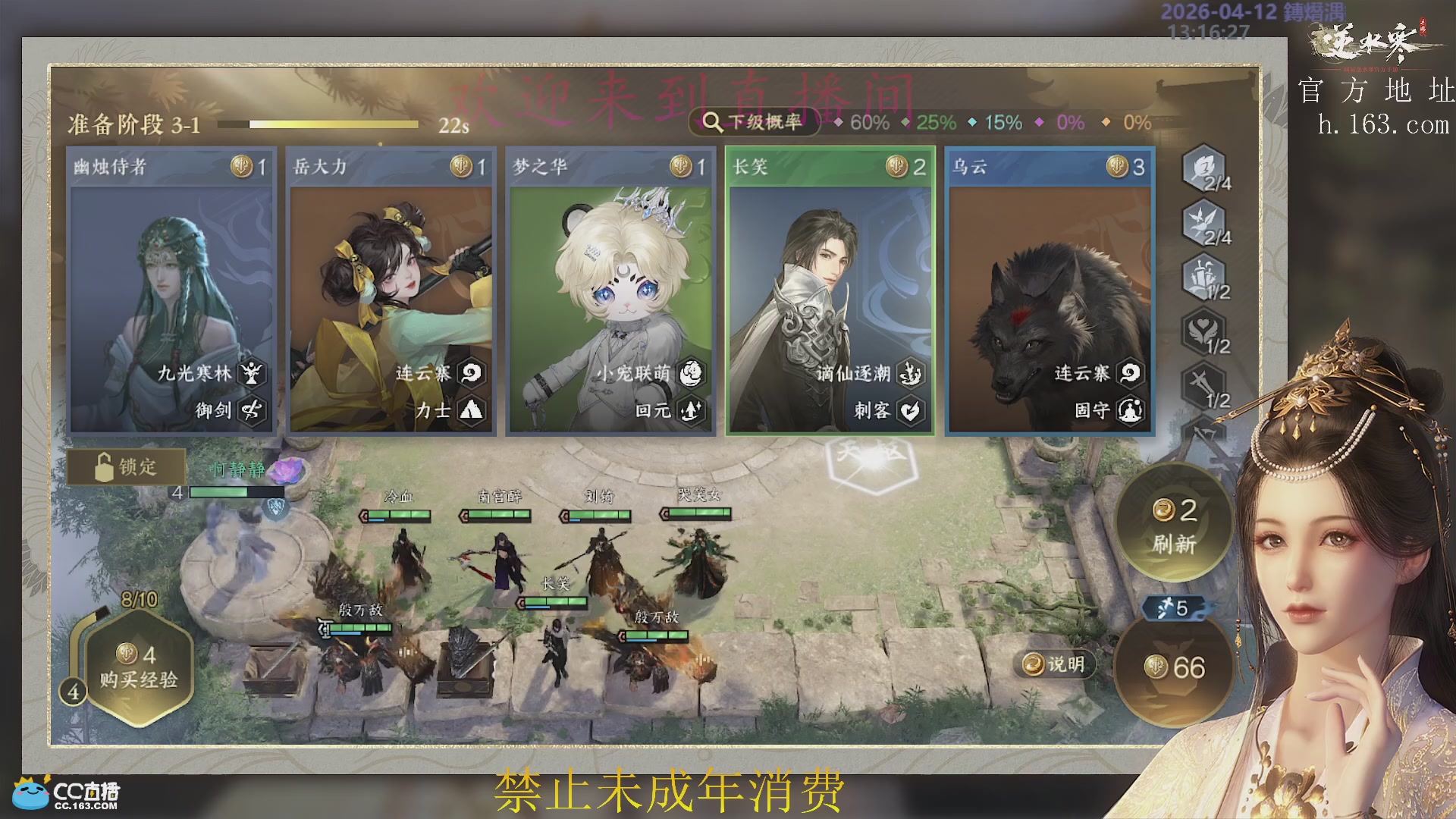Image resolution: width=1456 pixels, height=819 pixels.
Task: Select the 御剑 trait icon on 幽烛侍者's card
Action: [250, 408]
